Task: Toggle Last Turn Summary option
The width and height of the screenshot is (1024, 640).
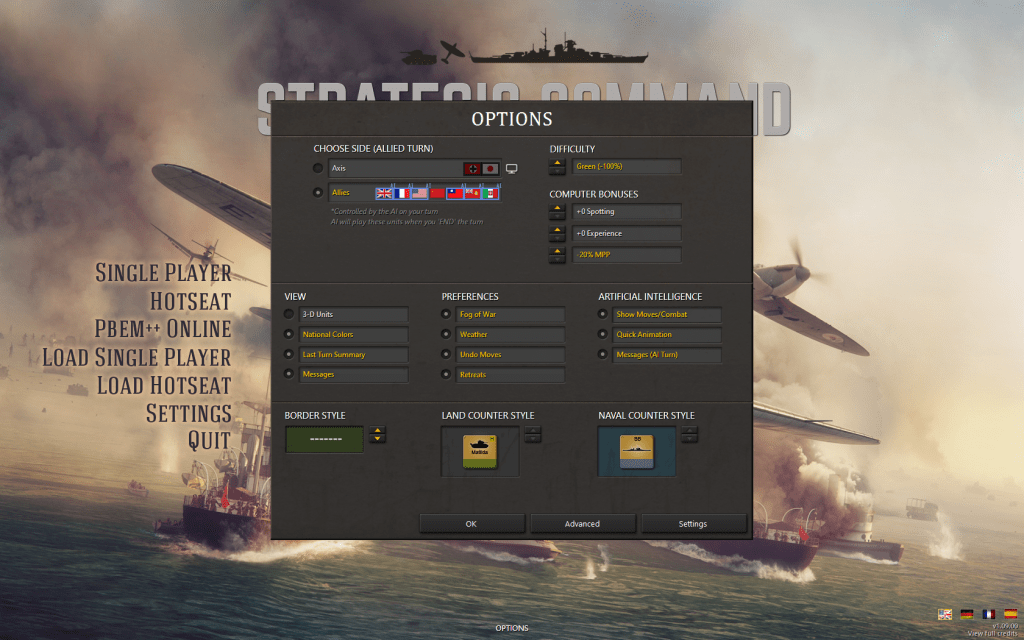Action: [x=289, y=354]
